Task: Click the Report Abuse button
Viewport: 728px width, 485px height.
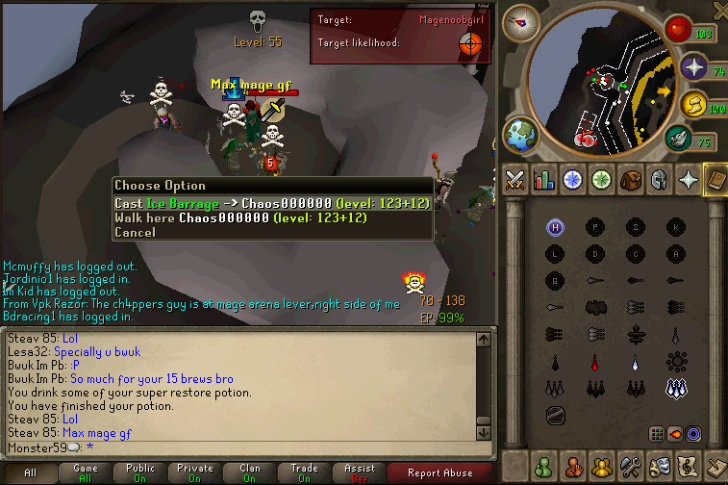Action: 439,472
